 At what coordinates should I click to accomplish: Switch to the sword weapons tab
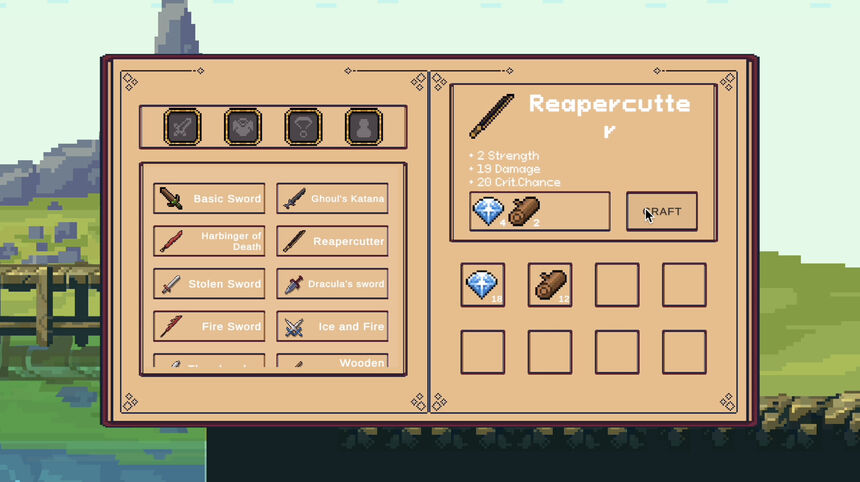182,127
